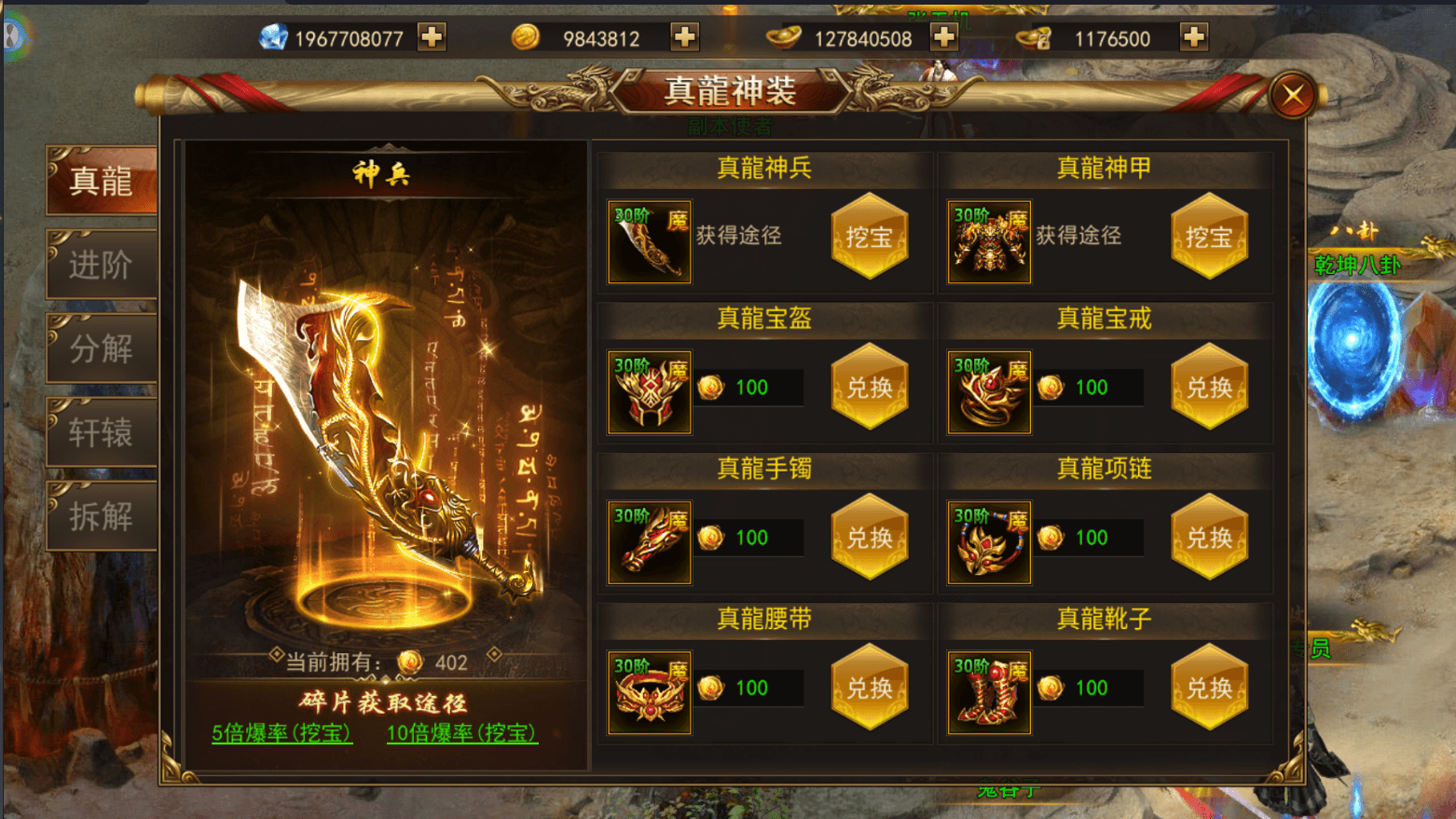Open the 5倍爆率(挖宝) link
This screenshot has height=819, width=1456.
tap(282, 735)
